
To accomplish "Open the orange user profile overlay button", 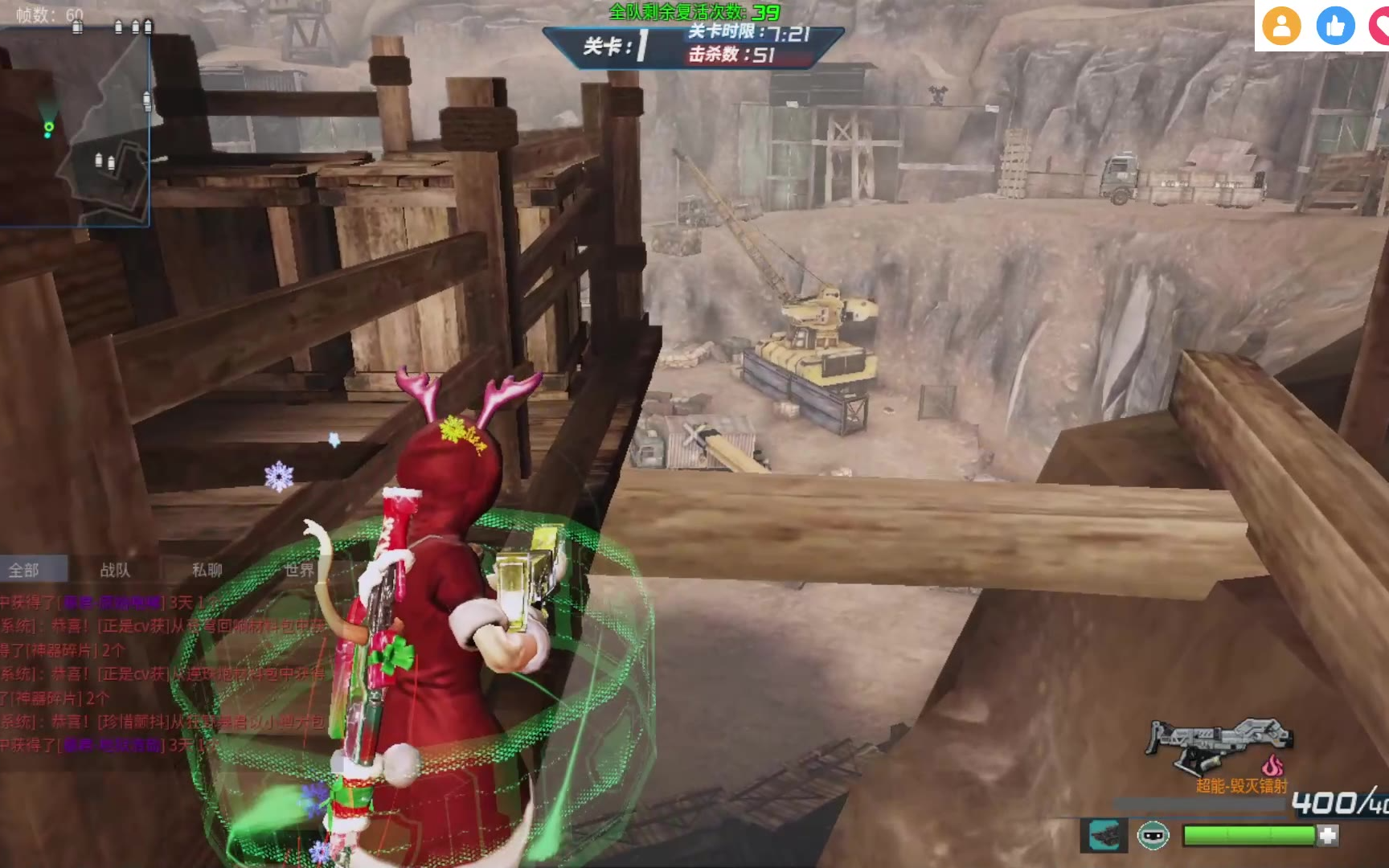I will (1281, 27).
